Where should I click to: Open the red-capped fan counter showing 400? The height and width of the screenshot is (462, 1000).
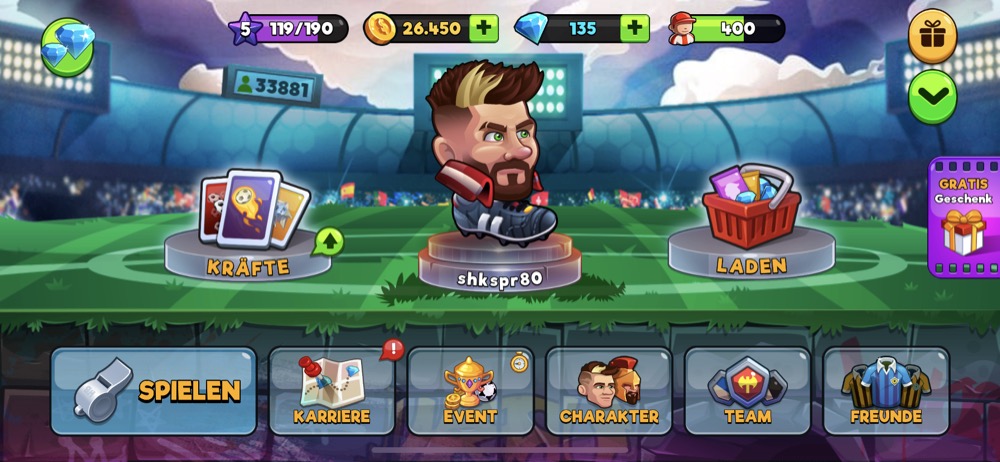pyautogui.click(x=727, y=28)
